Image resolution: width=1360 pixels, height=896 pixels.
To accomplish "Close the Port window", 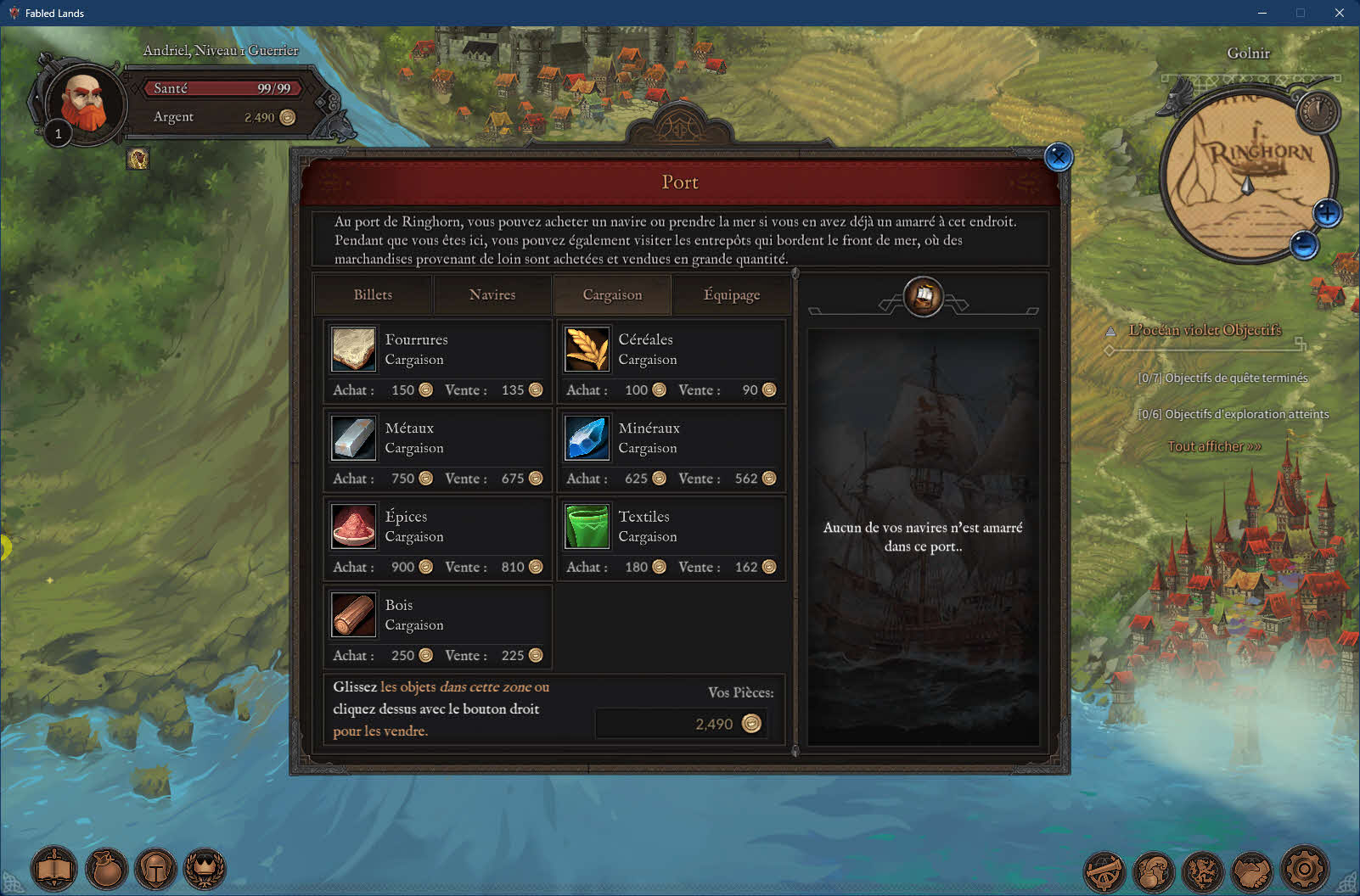I will [x=1058, y=157].
